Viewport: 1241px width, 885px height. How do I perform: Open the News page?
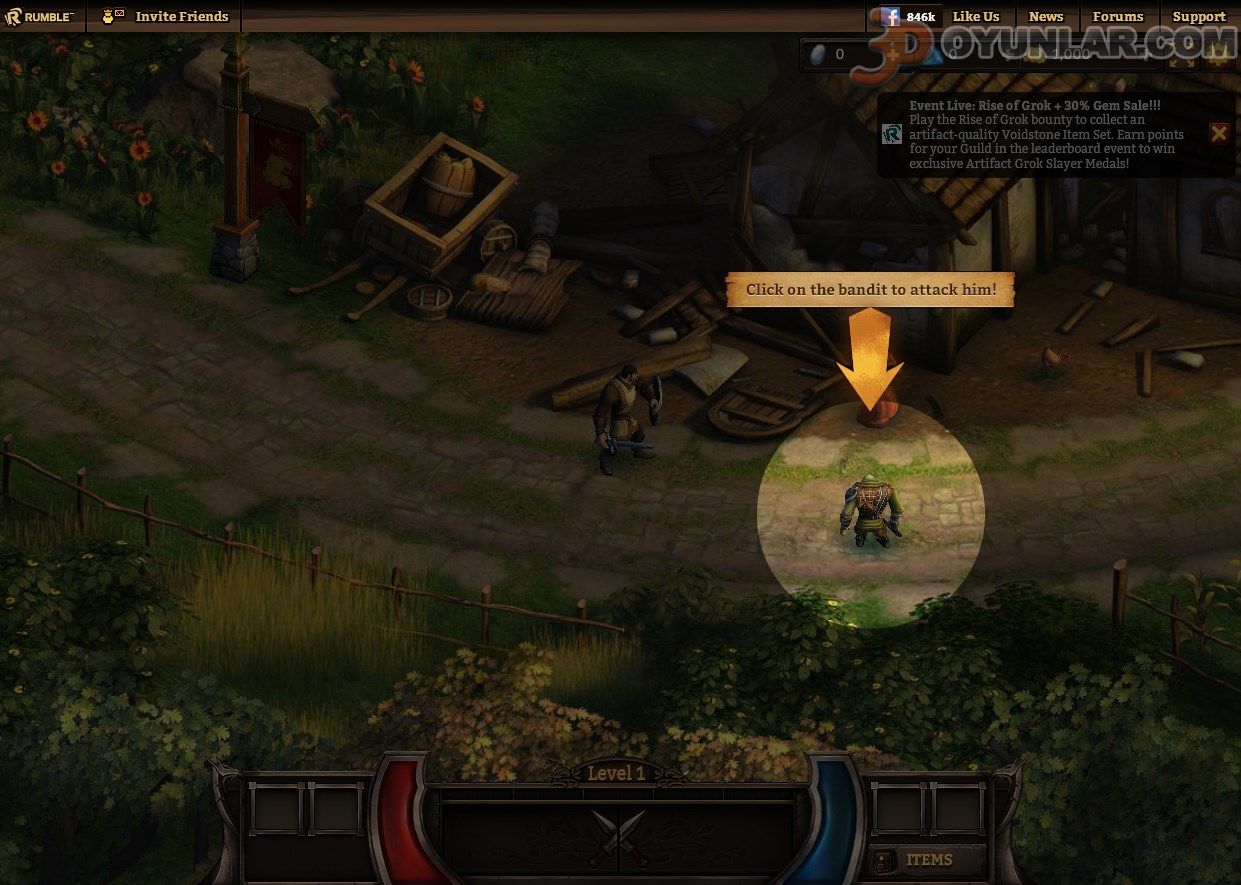(1046, 16)
